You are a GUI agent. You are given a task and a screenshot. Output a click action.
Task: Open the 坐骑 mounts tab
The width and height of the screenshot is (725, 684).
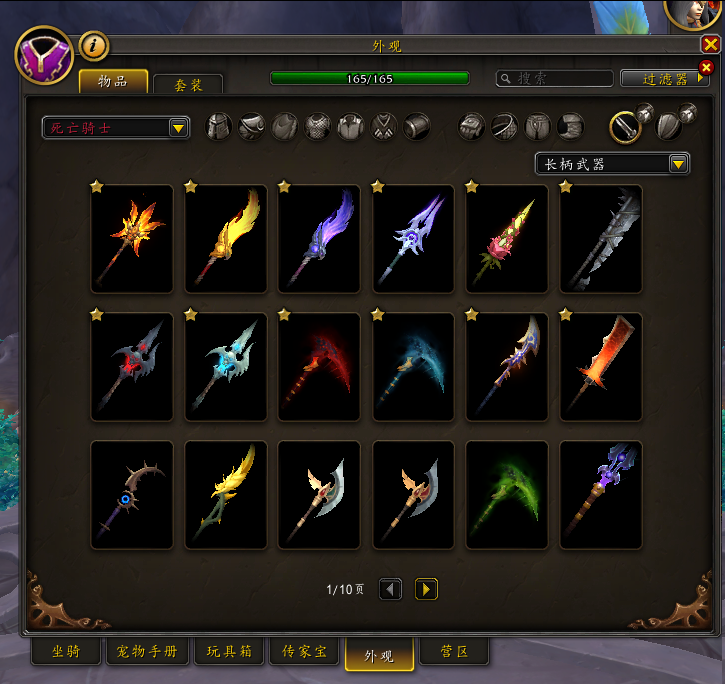point(67,652)
